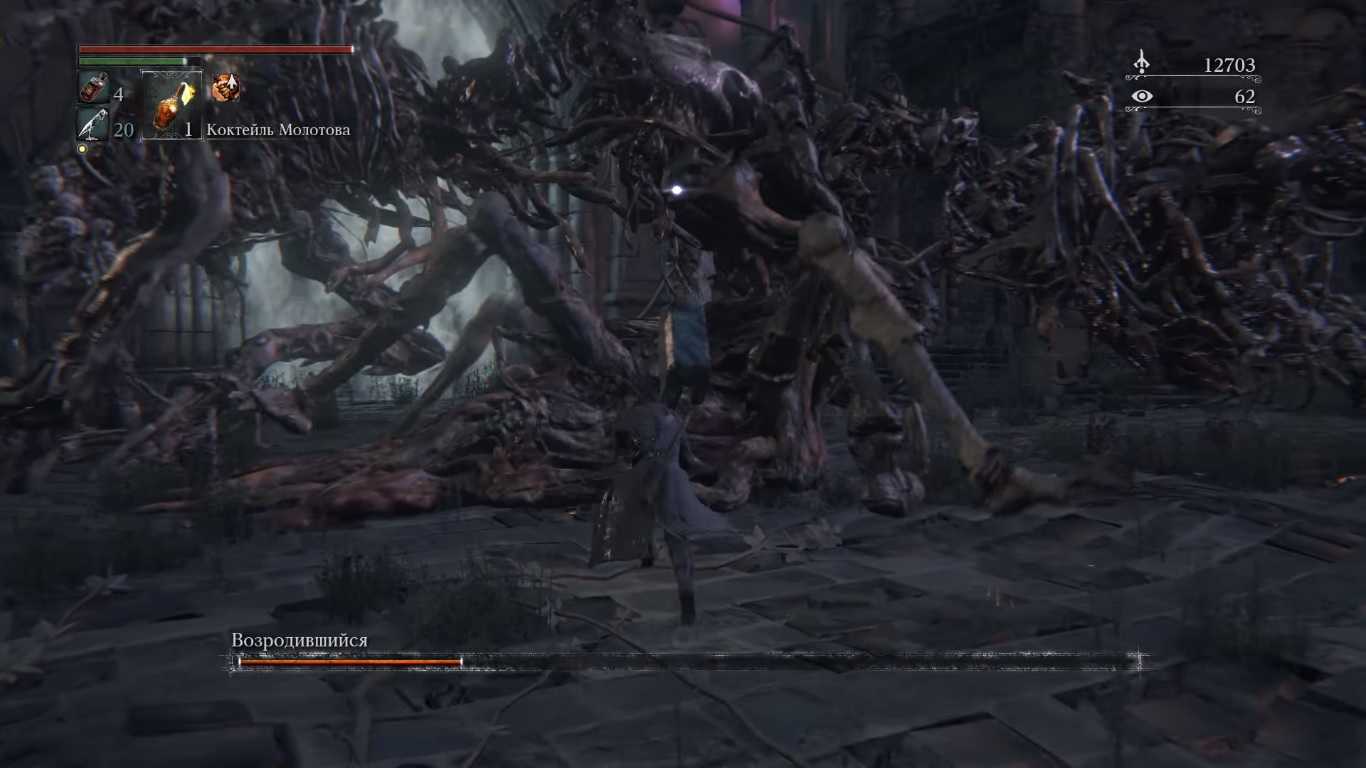Viewport: 1366px width, 768px height.
Task: Click the quicksilver bullets icon
Action: pyautogui.click(x=93, y=126)
